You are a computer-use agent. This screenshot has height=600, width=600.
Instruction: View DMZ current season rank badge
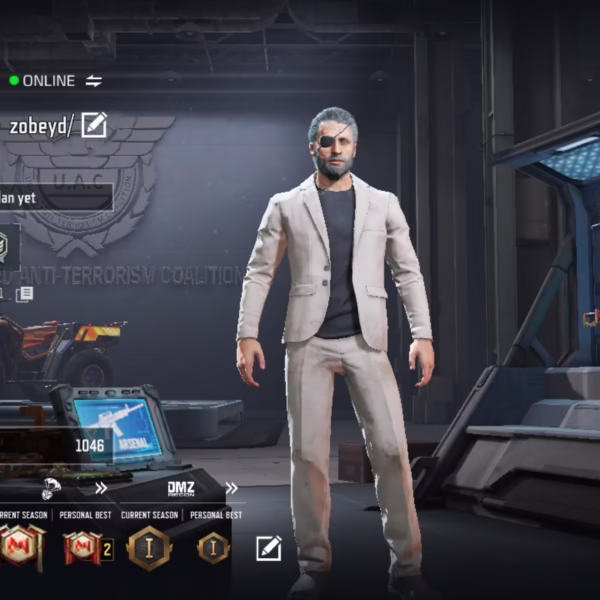pyautogui.click(x=149, y=548)
